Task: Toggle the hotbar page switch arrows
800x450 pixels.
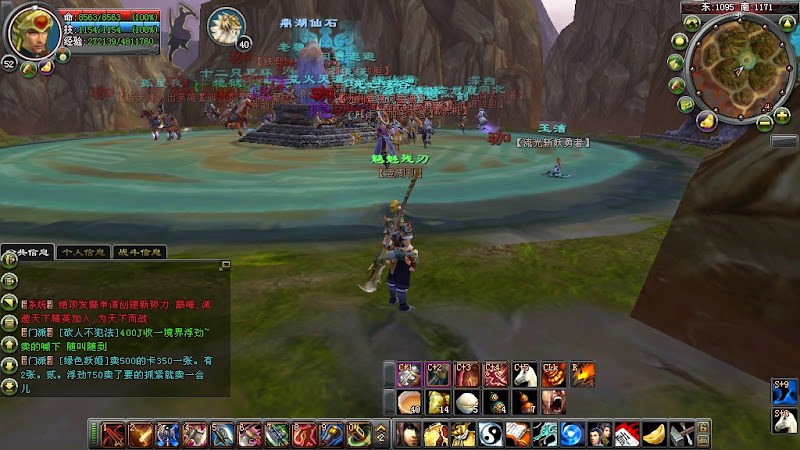Action: click(381, 435)
